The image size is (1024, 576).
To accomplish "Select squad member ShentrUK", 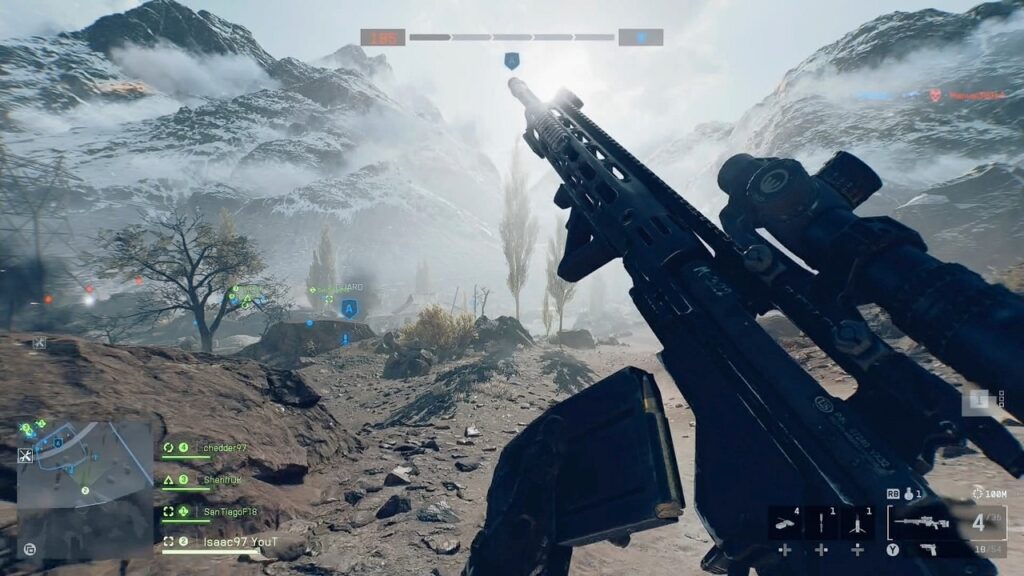I will point(221,480).
